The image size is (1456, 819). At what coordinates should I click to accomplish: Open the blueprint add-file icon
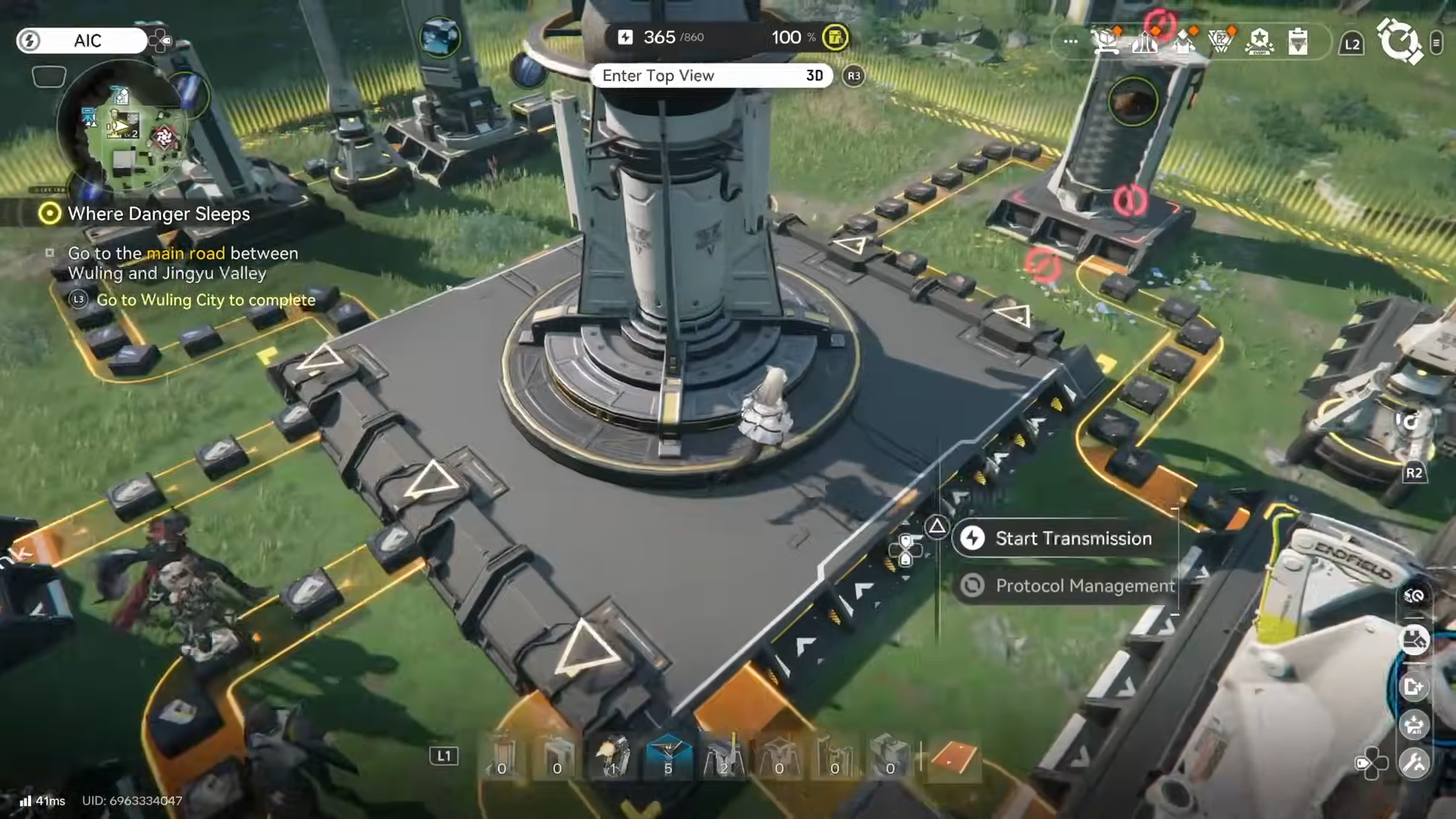1414,687
